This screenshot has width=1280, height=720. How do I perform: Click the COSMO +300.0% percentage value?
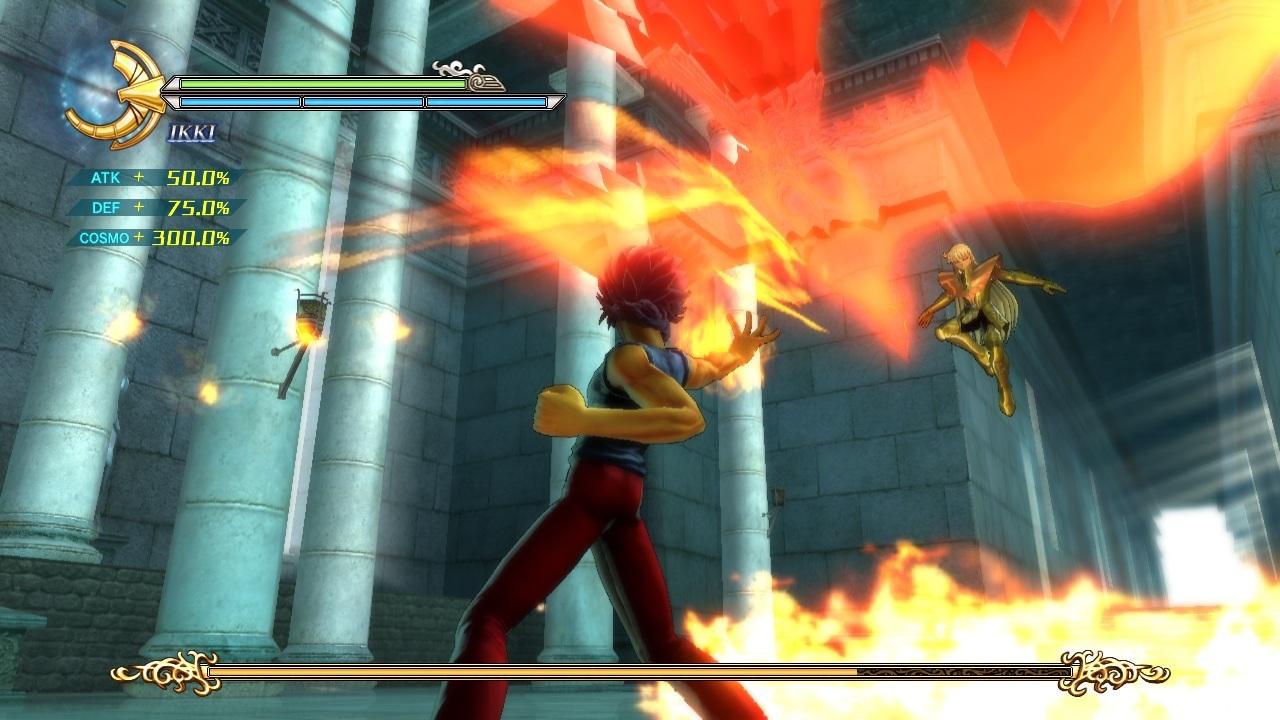[190, 238]
